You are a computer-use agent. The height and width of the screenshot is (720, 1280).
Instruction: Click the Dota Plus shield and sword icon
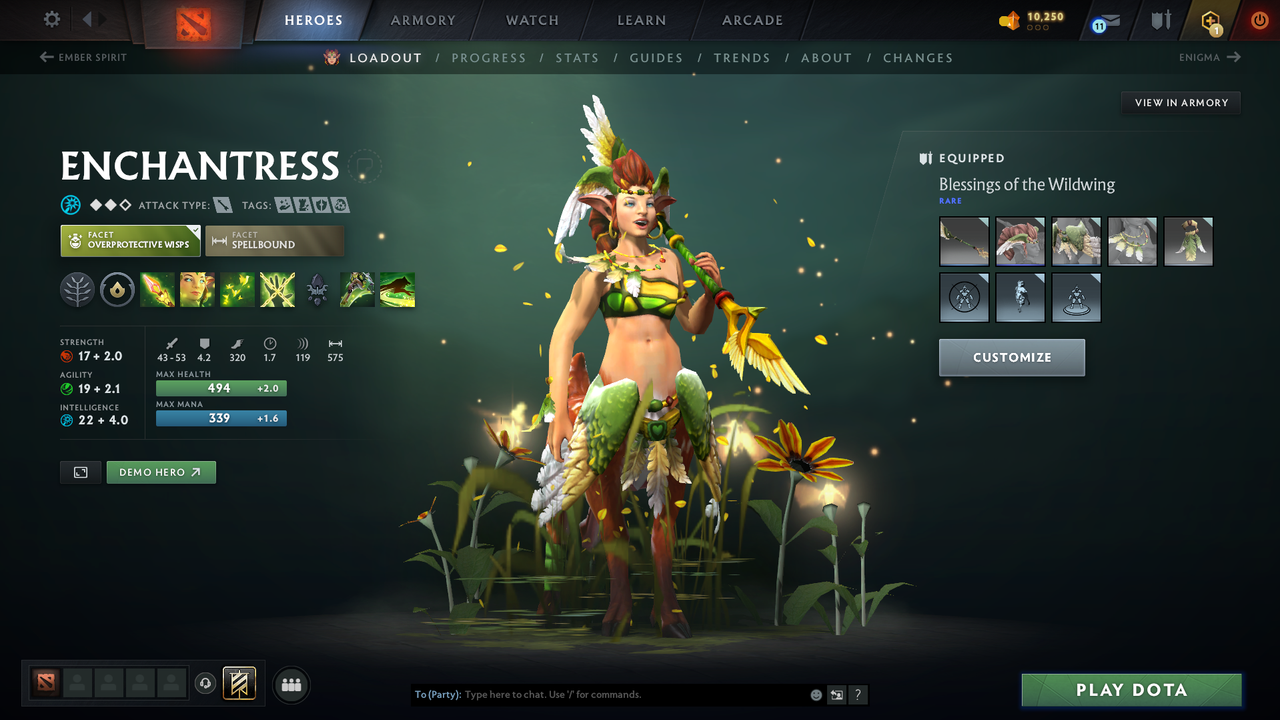(x=1159, y=18)
